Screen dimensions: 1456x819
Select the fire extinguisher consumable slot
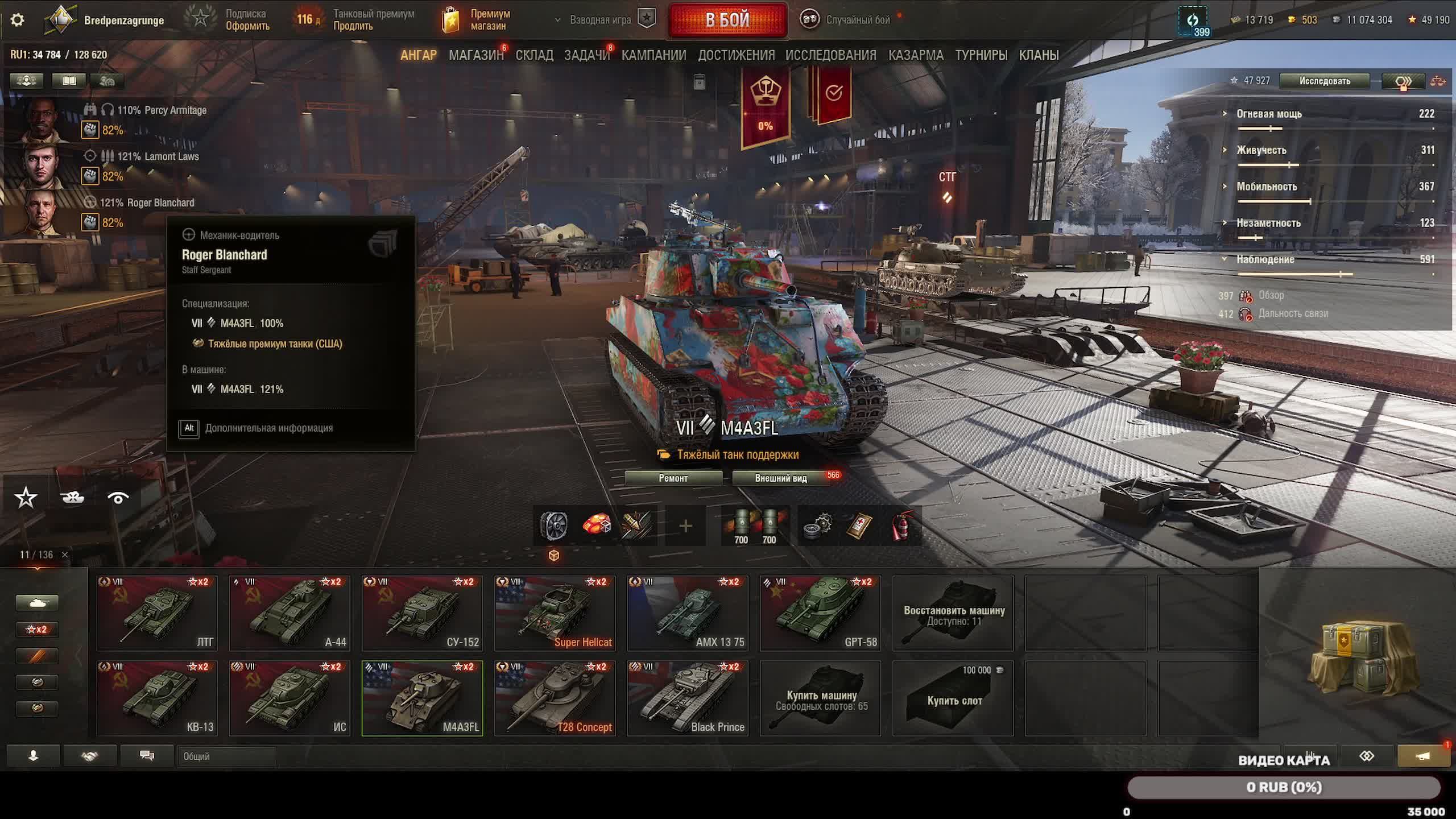click(901, 526)
